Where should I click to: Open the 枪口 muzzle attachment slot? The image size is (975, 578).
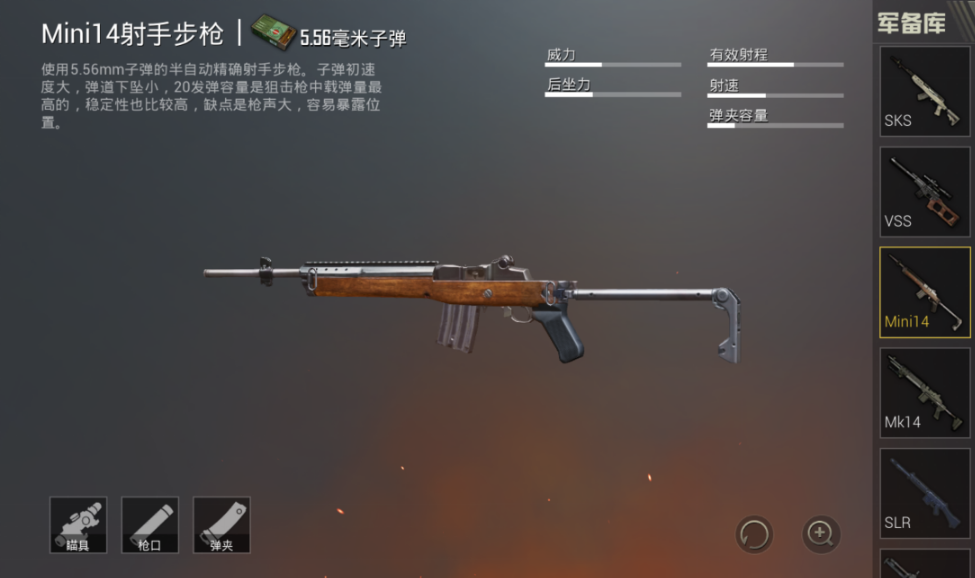pyautogui.click(x=150, y=525)
